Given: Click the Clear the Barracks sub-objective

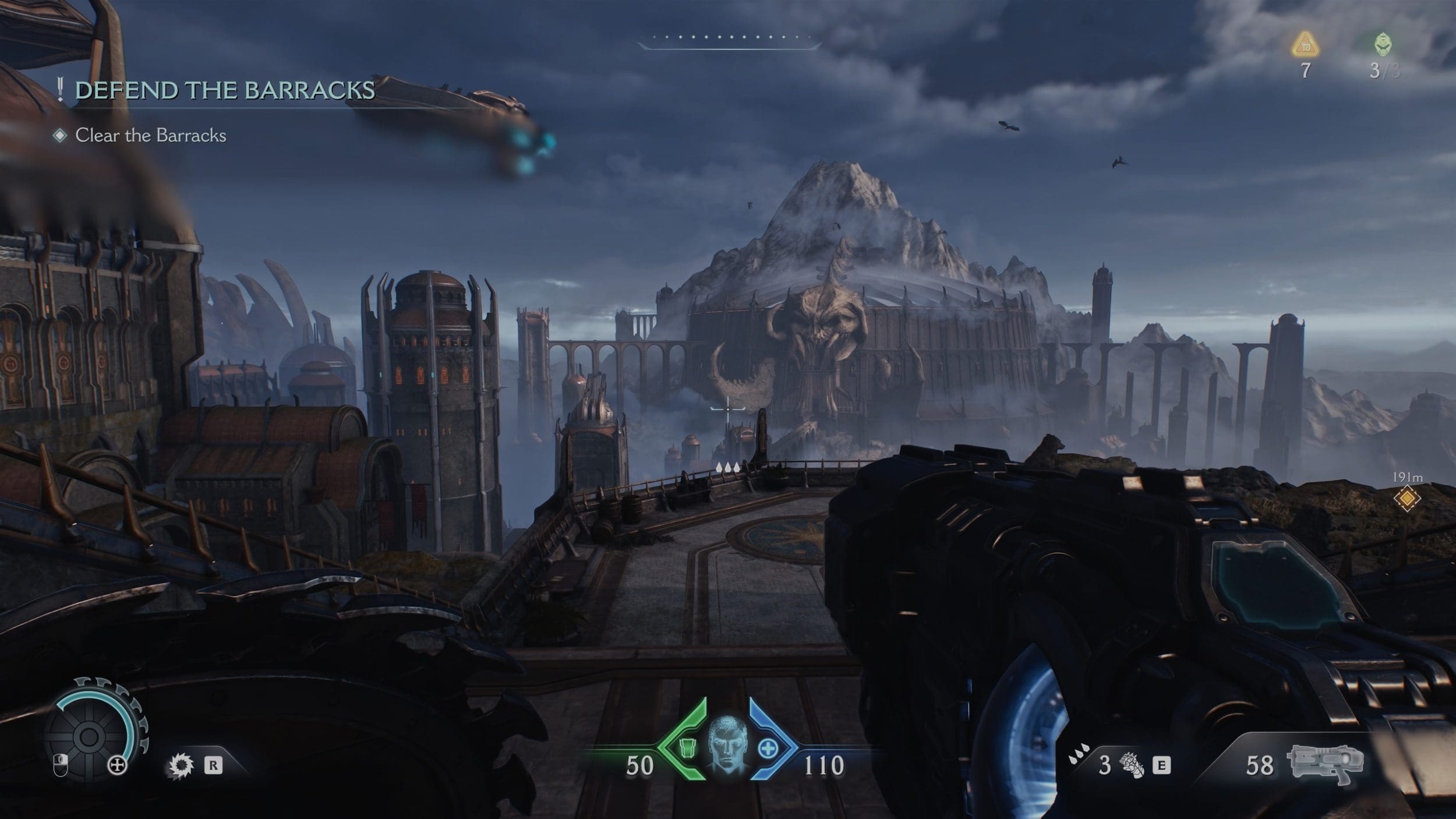Looking at the screenshot, I should [x=150, y=136].
